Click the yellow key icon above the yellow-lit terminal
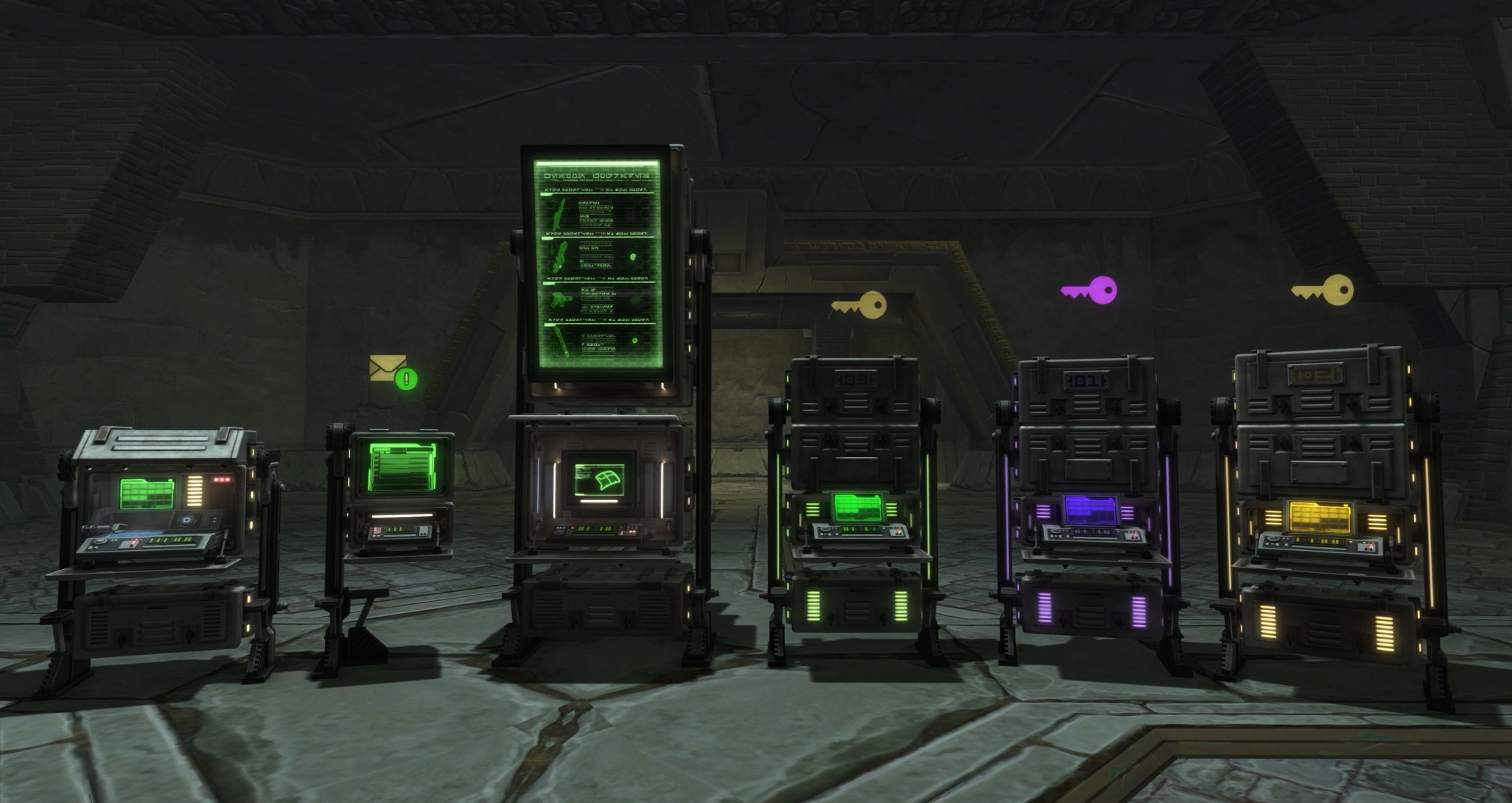1512x803 pixels. tap(1323, 290)
